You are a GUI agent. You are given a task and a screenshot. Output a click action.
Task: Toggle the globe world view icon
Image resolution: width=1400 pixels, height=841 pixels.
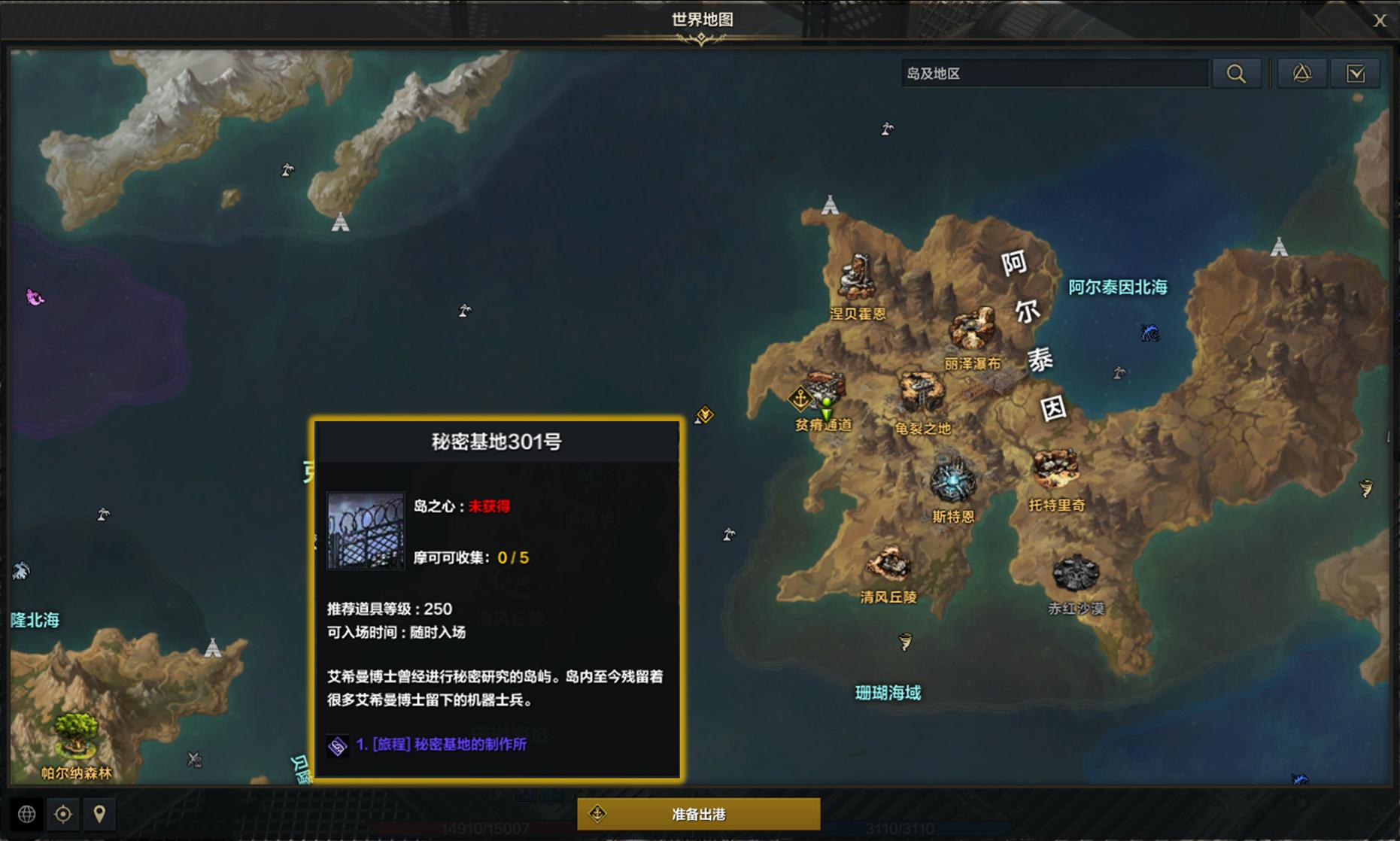pos(27,814)
